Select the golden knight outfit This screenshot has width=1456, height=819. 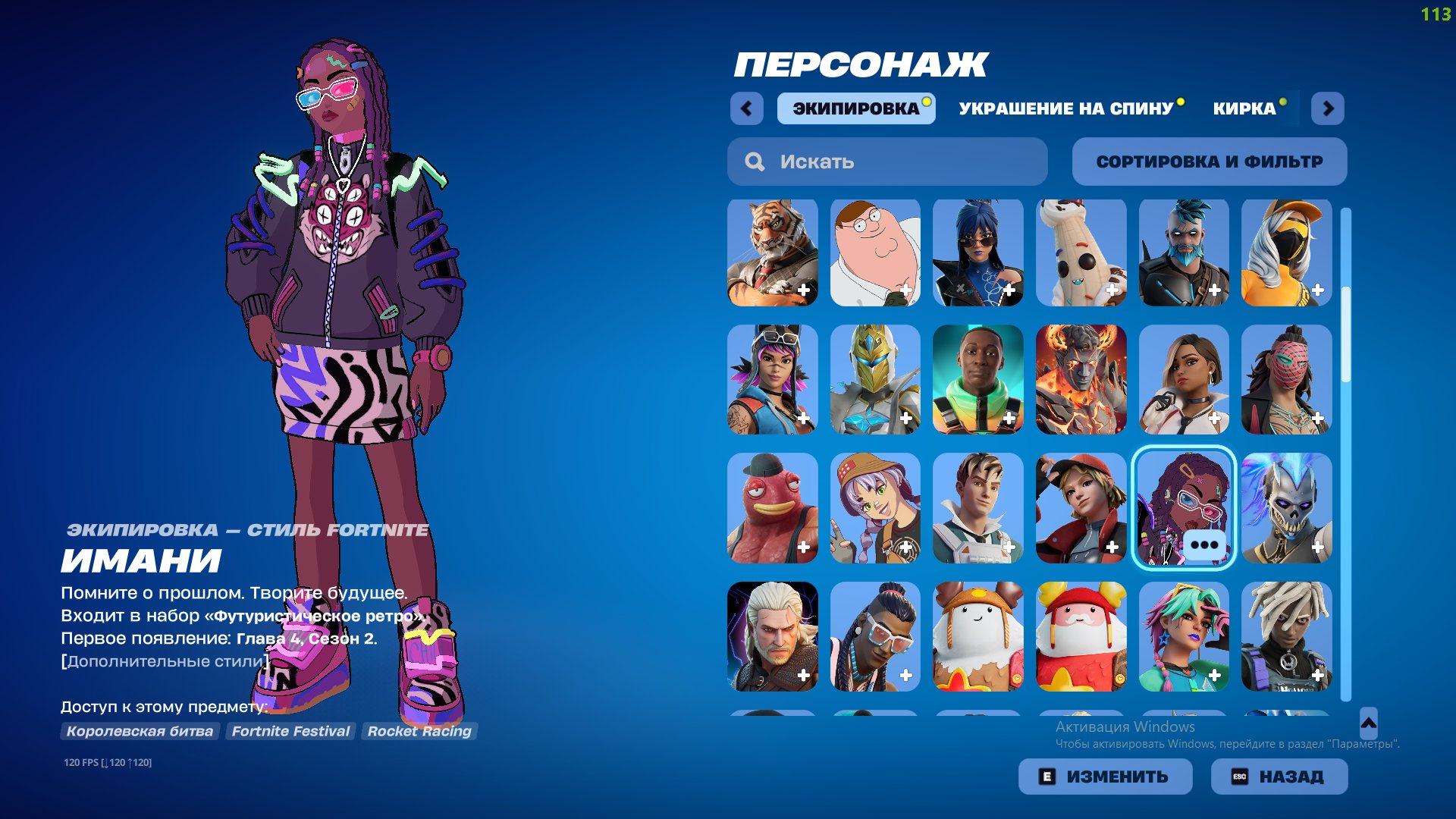[875, 380]
